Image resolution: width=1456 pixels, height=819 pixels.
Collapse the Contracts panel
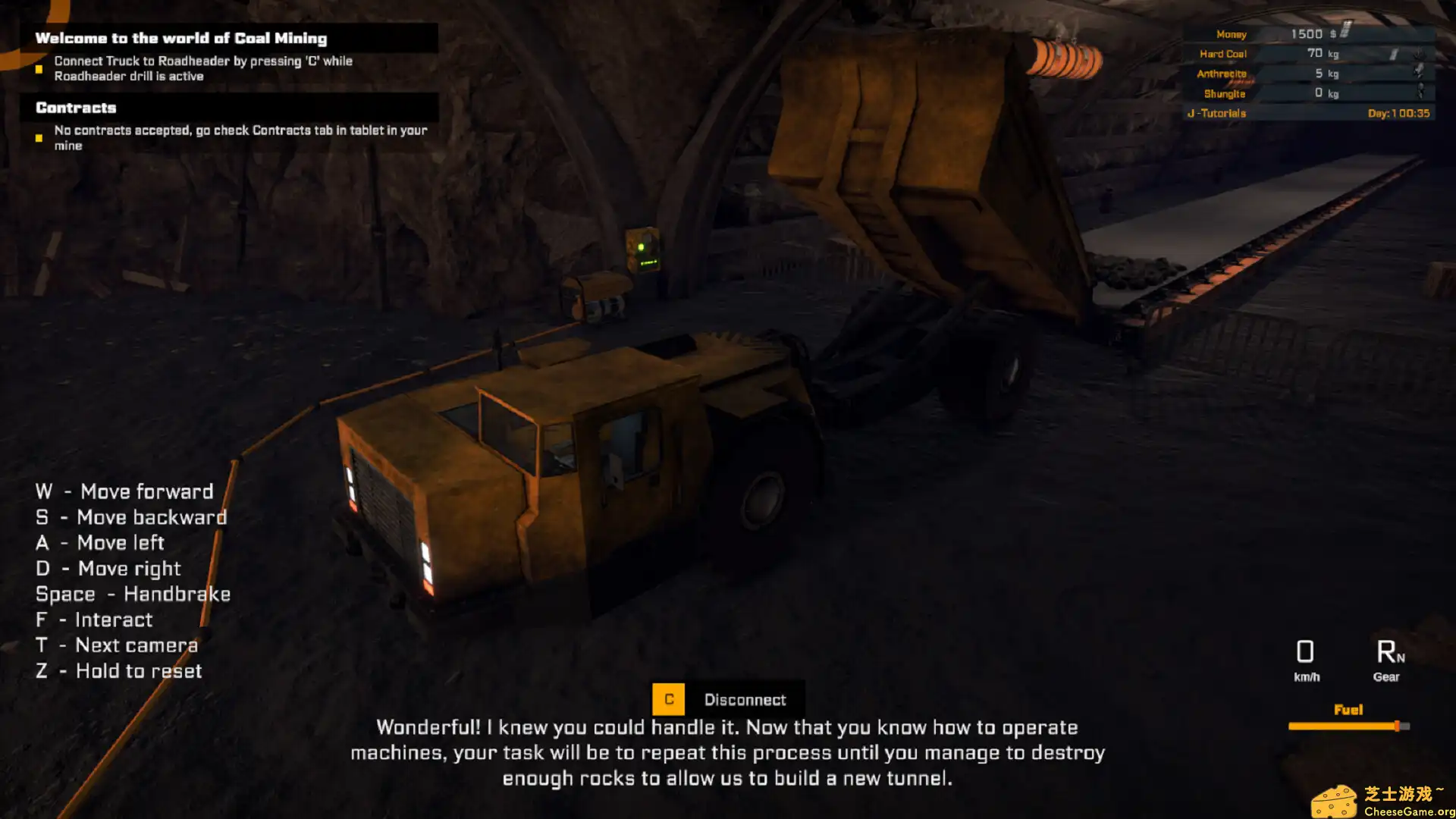(x=76, y=108)
